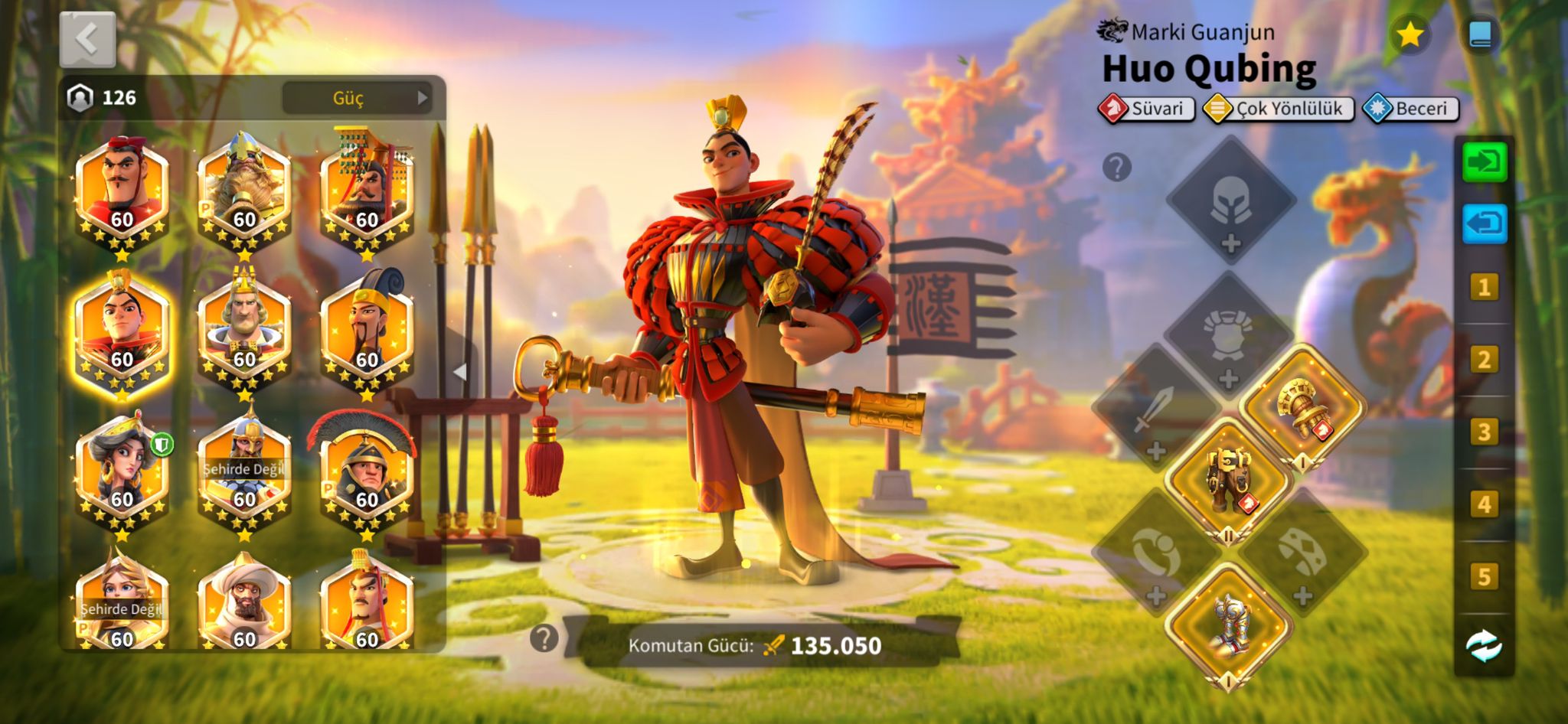Click the green import equipment button
The image size is (1568, 724).
point(1484,162)
